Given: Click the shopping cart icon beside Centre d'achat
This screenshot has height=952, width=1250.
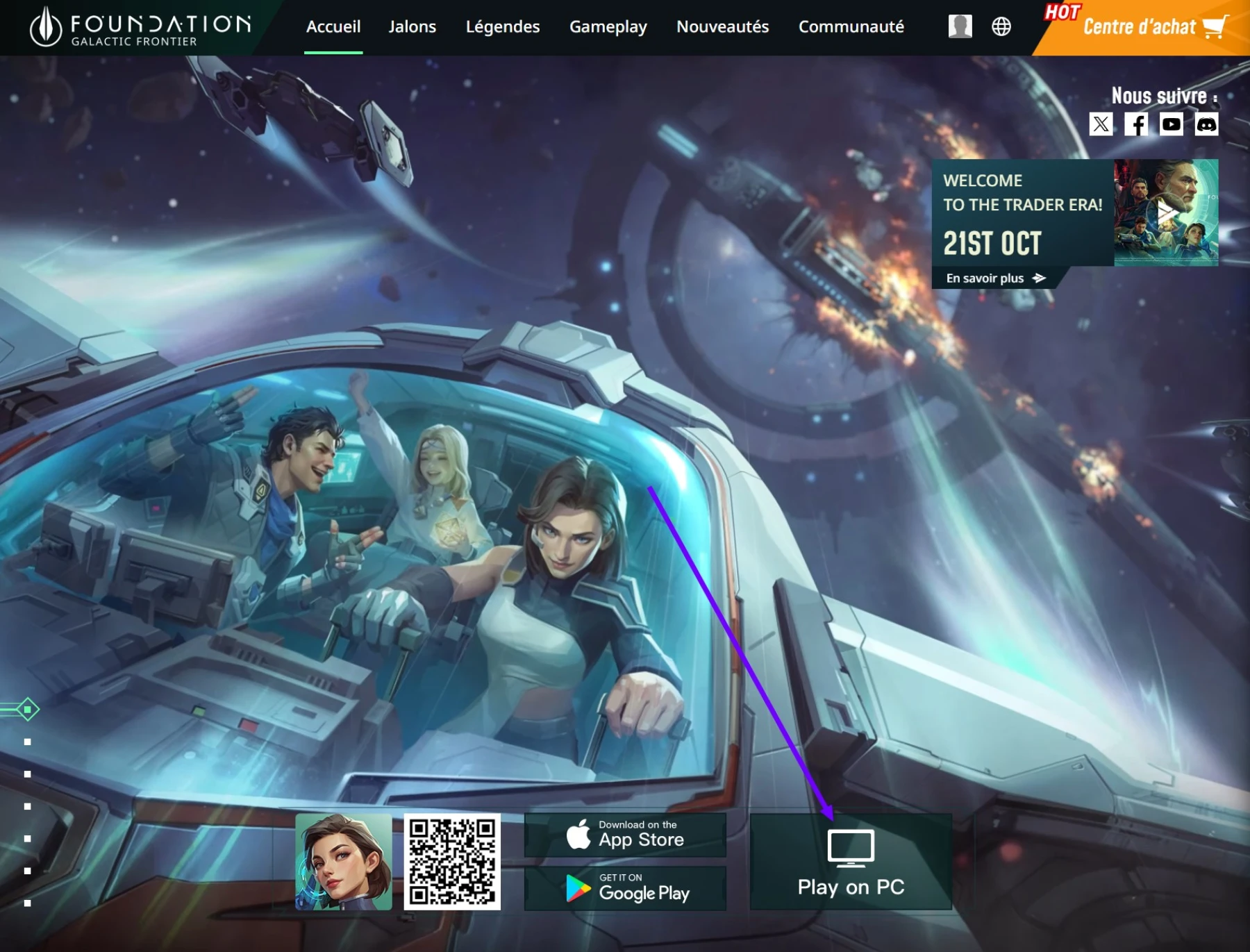Looking at the screenshot, I should (x=1216, y=28).
